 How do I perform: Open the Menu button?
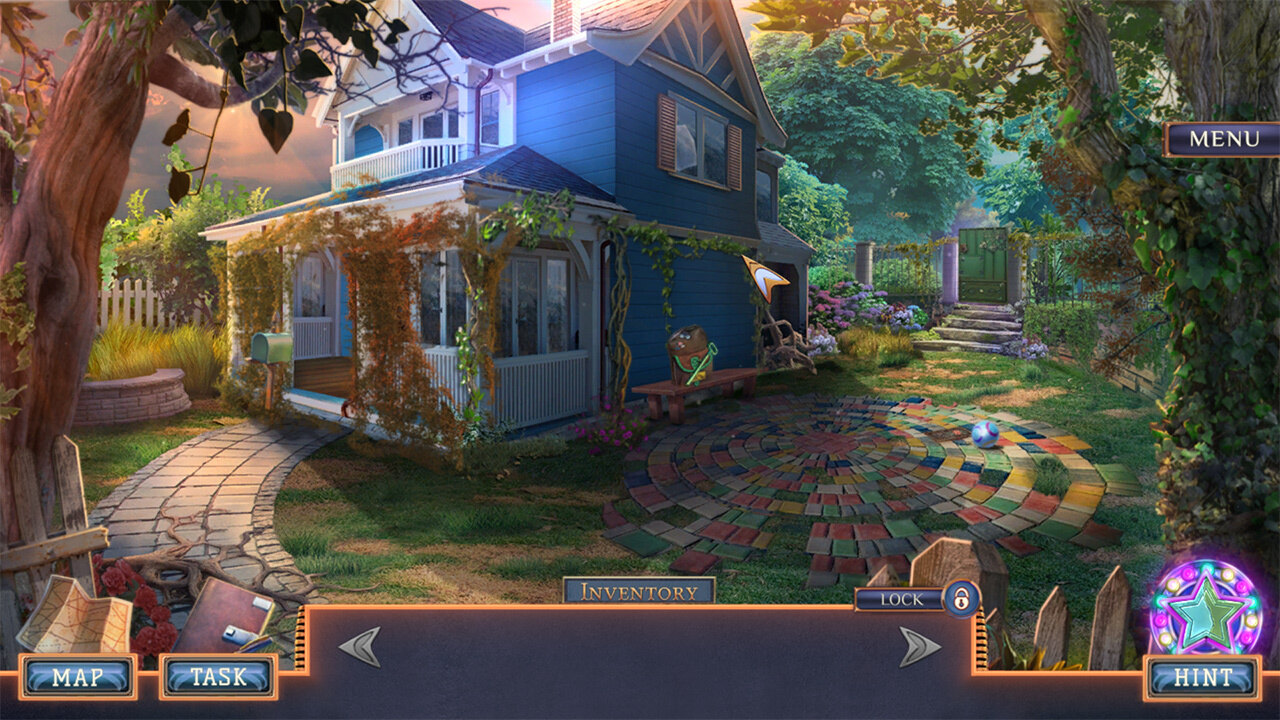coord(1222,139)
